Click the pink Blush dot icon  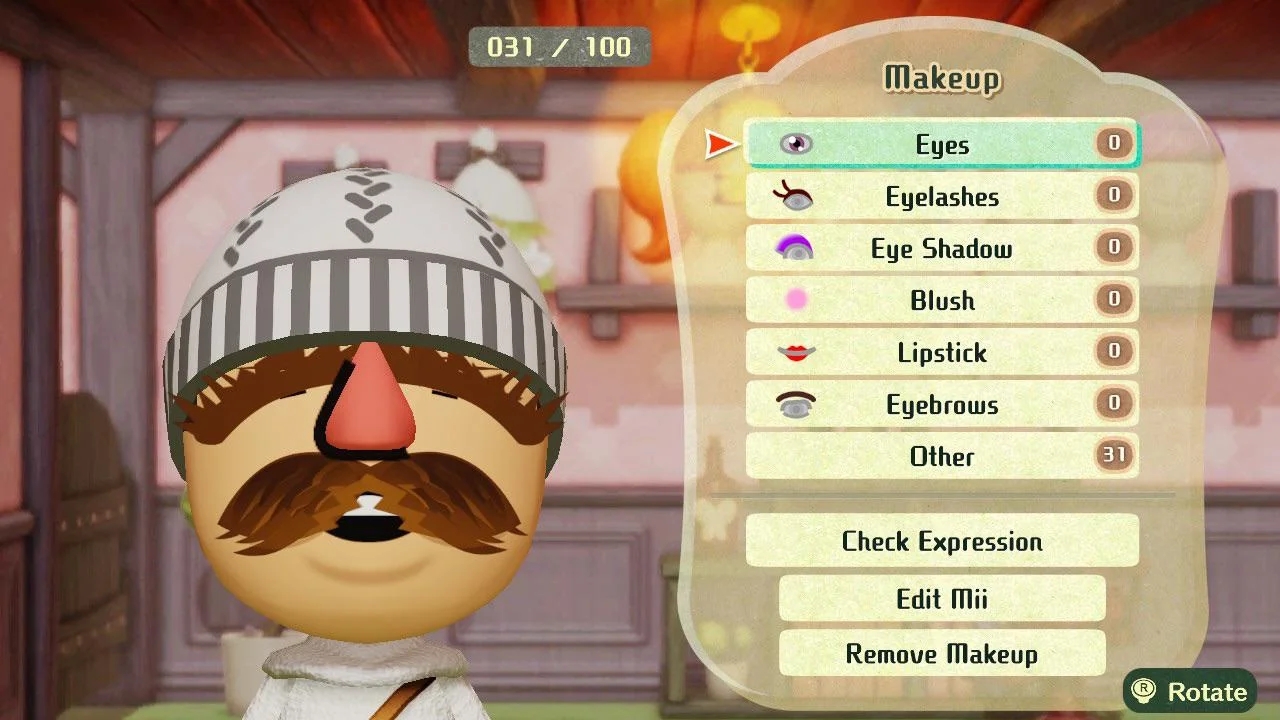(795, 300)
